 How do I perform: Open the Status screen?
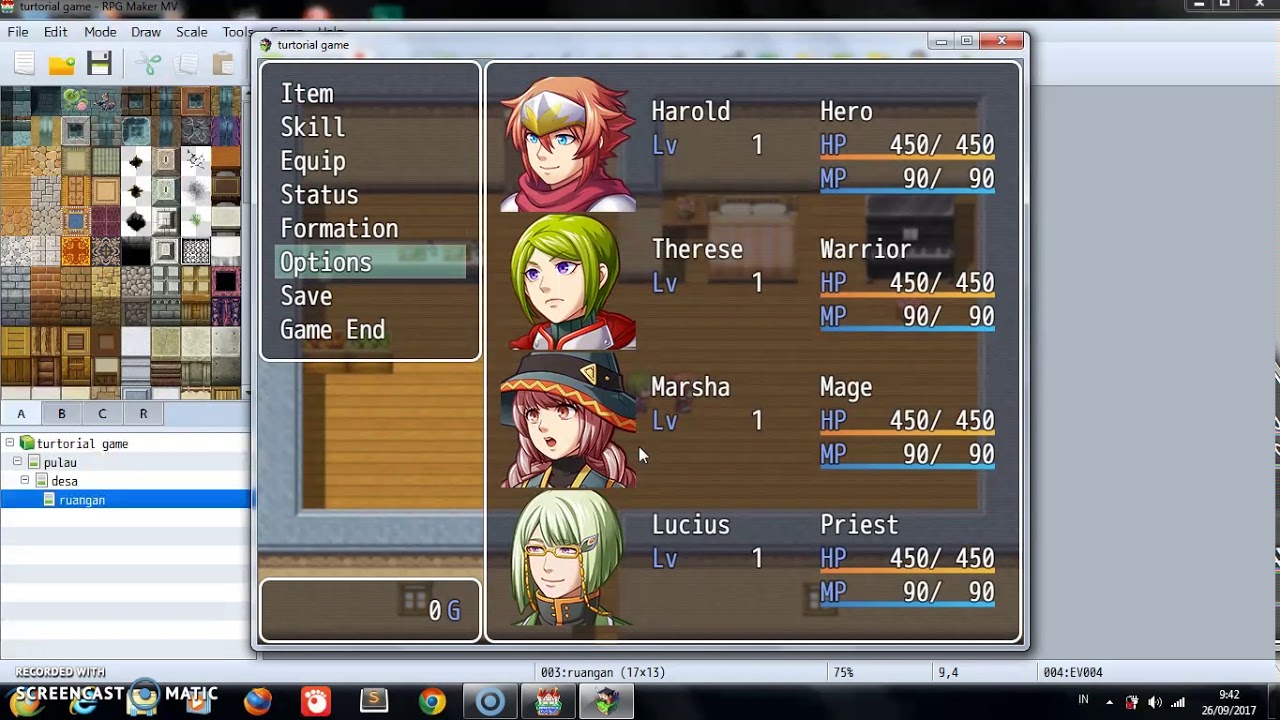[x=319, y=196]
